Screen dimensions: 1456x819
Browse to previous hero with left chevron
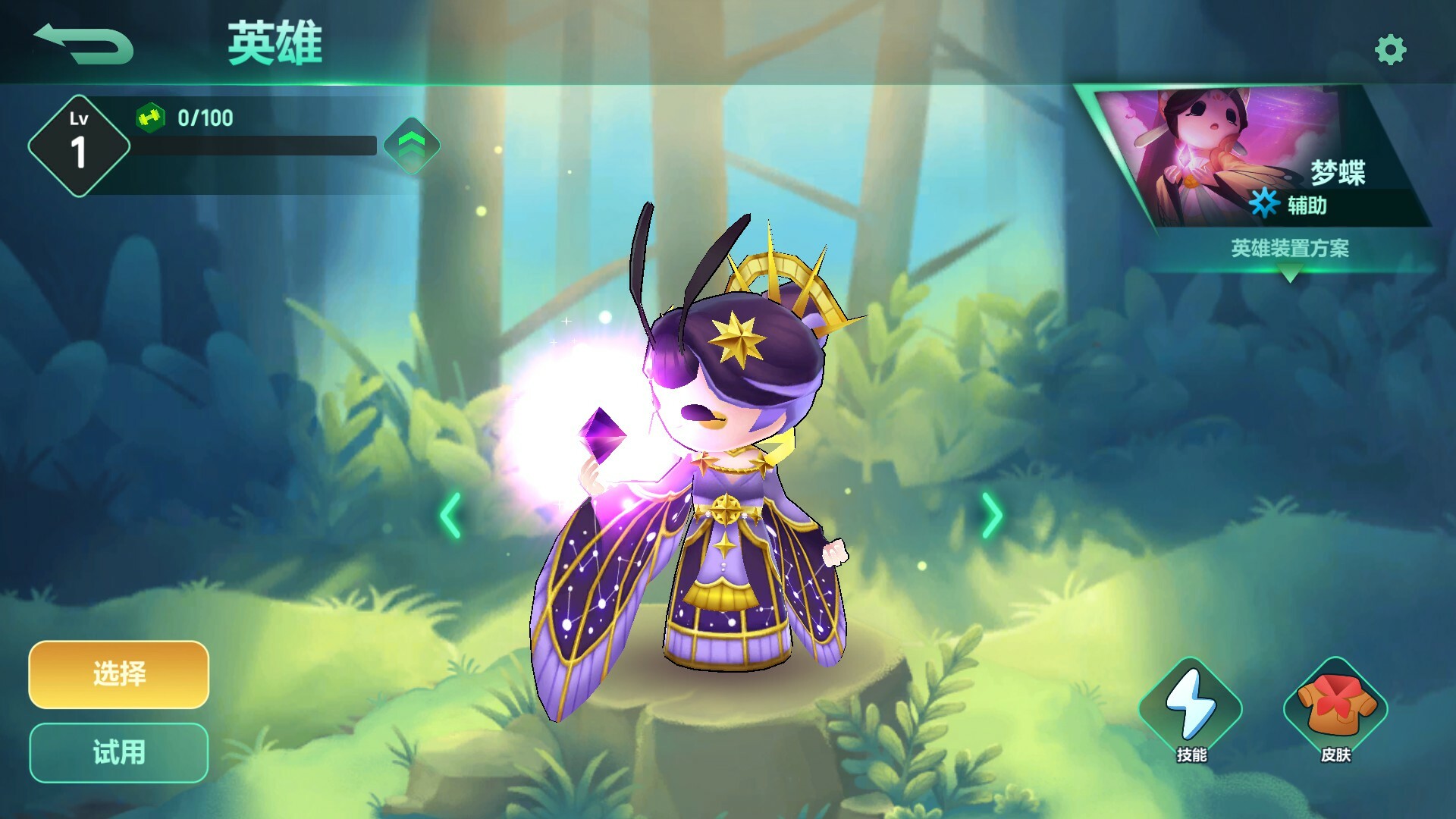448,516
